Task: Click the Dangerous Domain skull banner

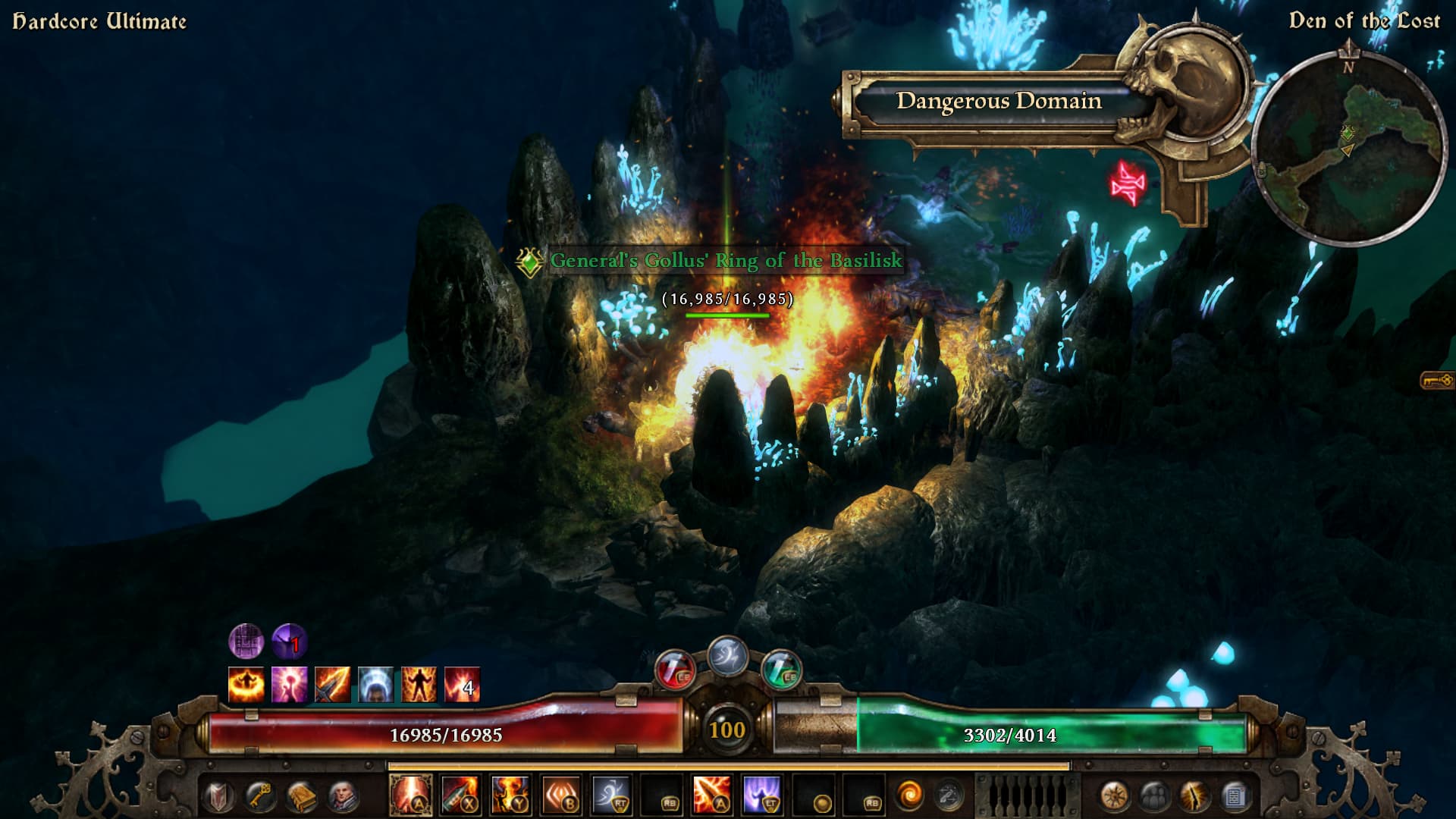Action: tap(999, 101)
